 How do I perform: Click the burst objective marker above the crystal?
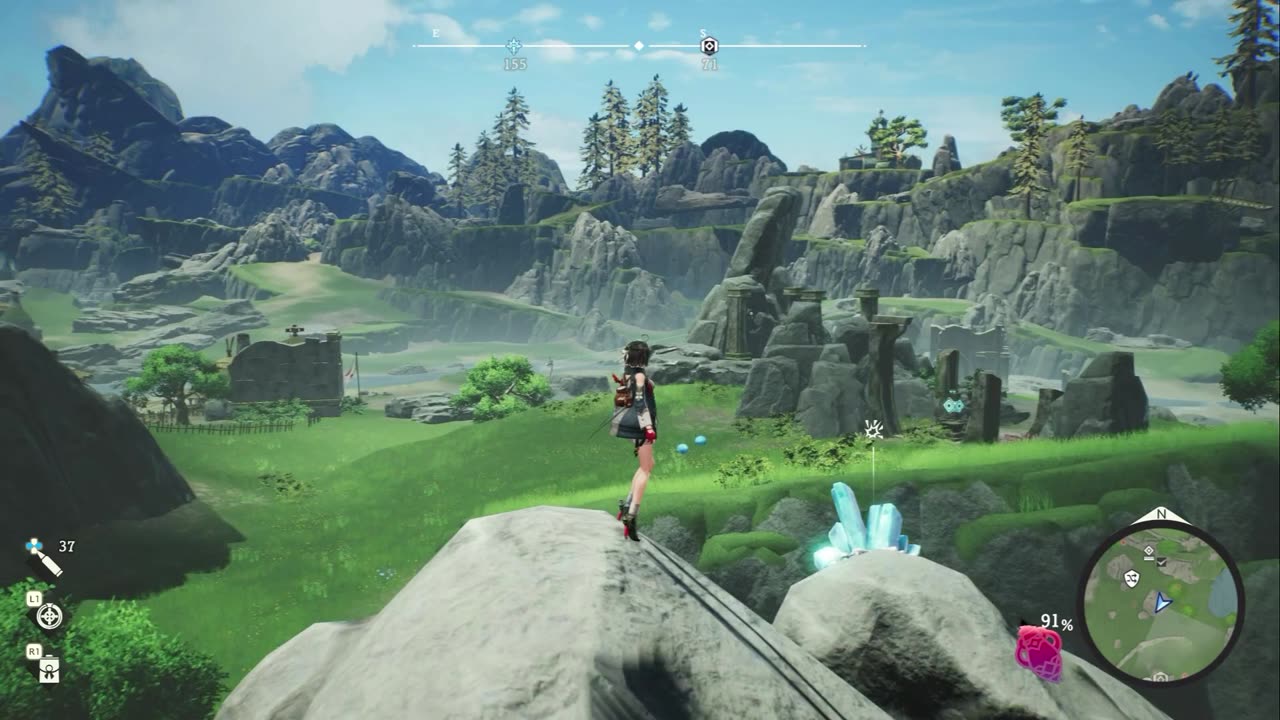click(873, 431)
